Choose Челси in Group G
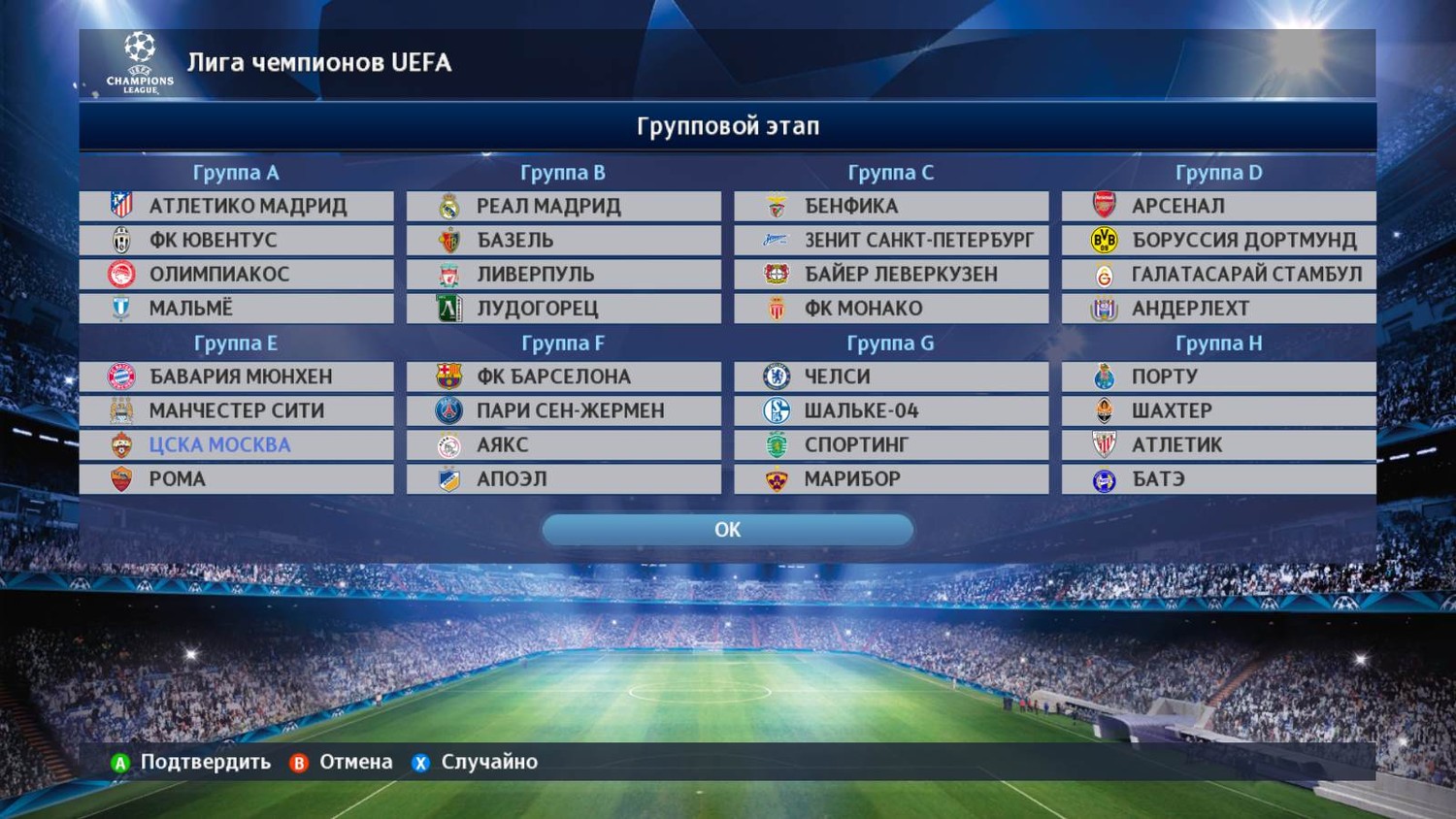Viewport: 1456px width, 819px height. 891,377
